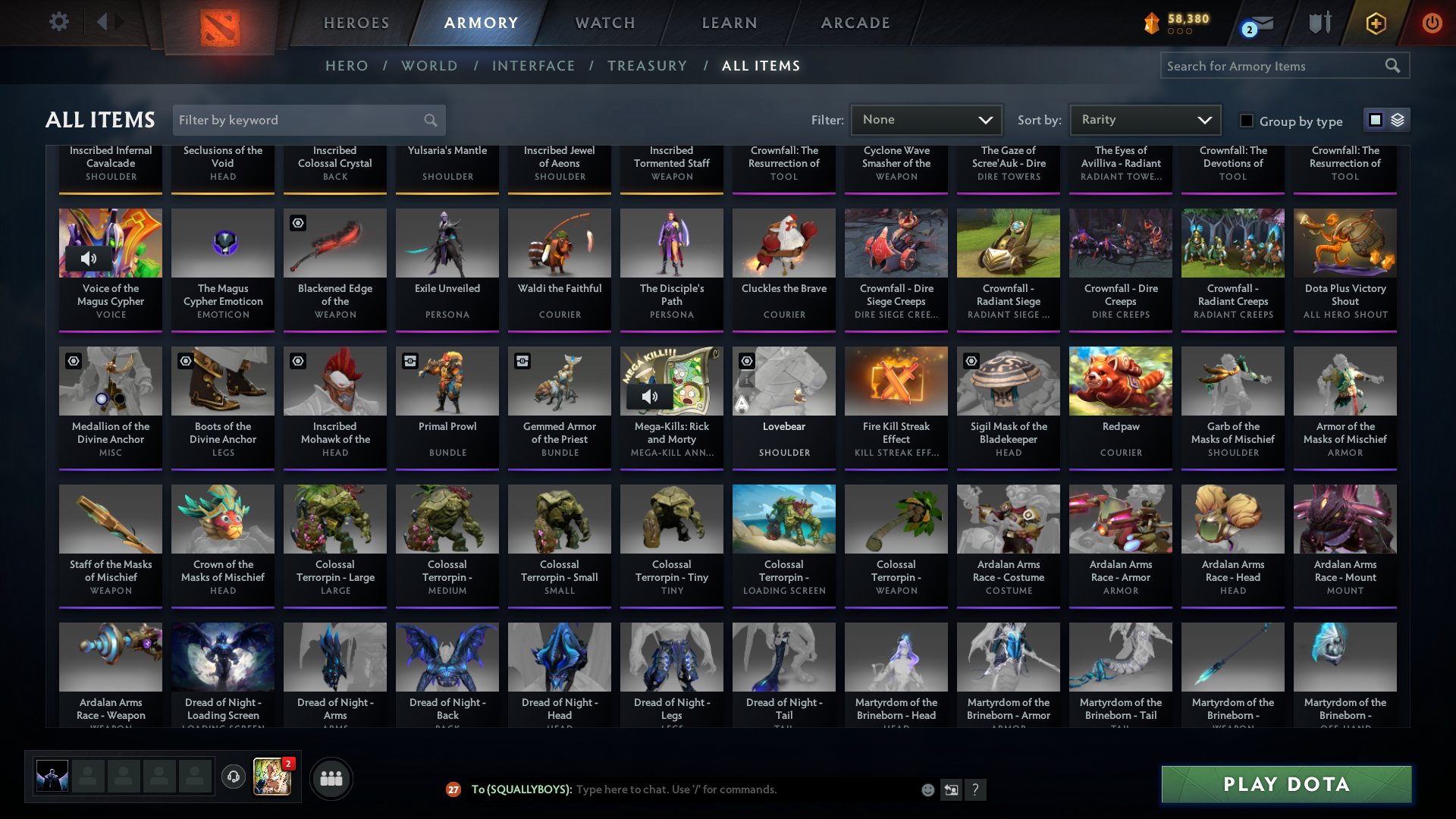Toggle the preview eye on Blackened Edge

(x=297, y=222)
